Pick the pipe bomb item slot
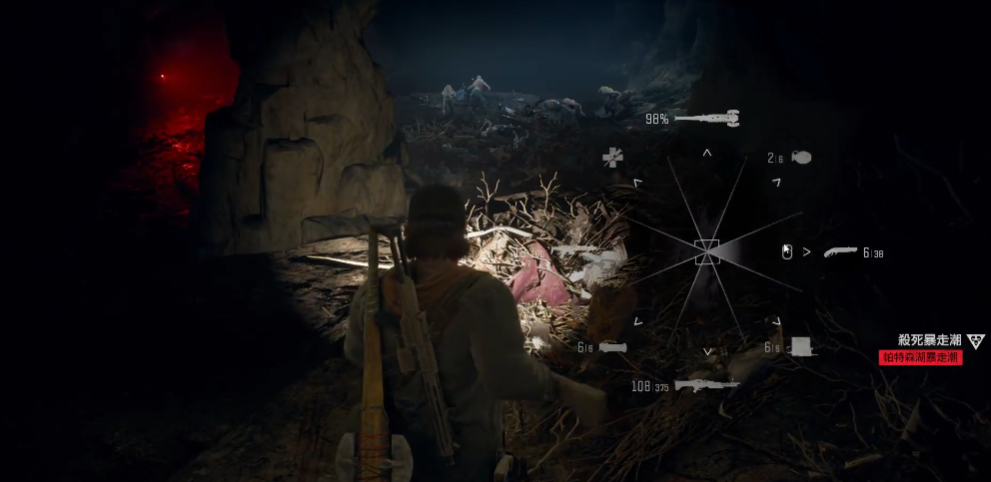Screen dimensions: 991x482 (612, 347)
